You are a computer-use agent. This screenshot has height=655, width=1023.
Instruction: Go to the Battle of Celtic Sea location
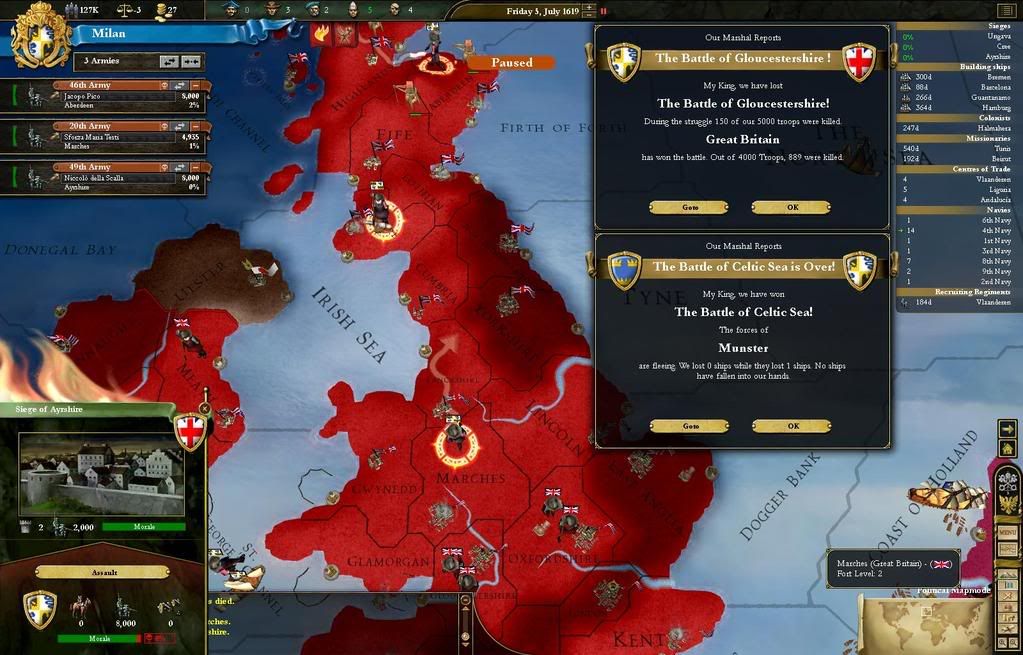pyautogui.click(x=689, y=426)
